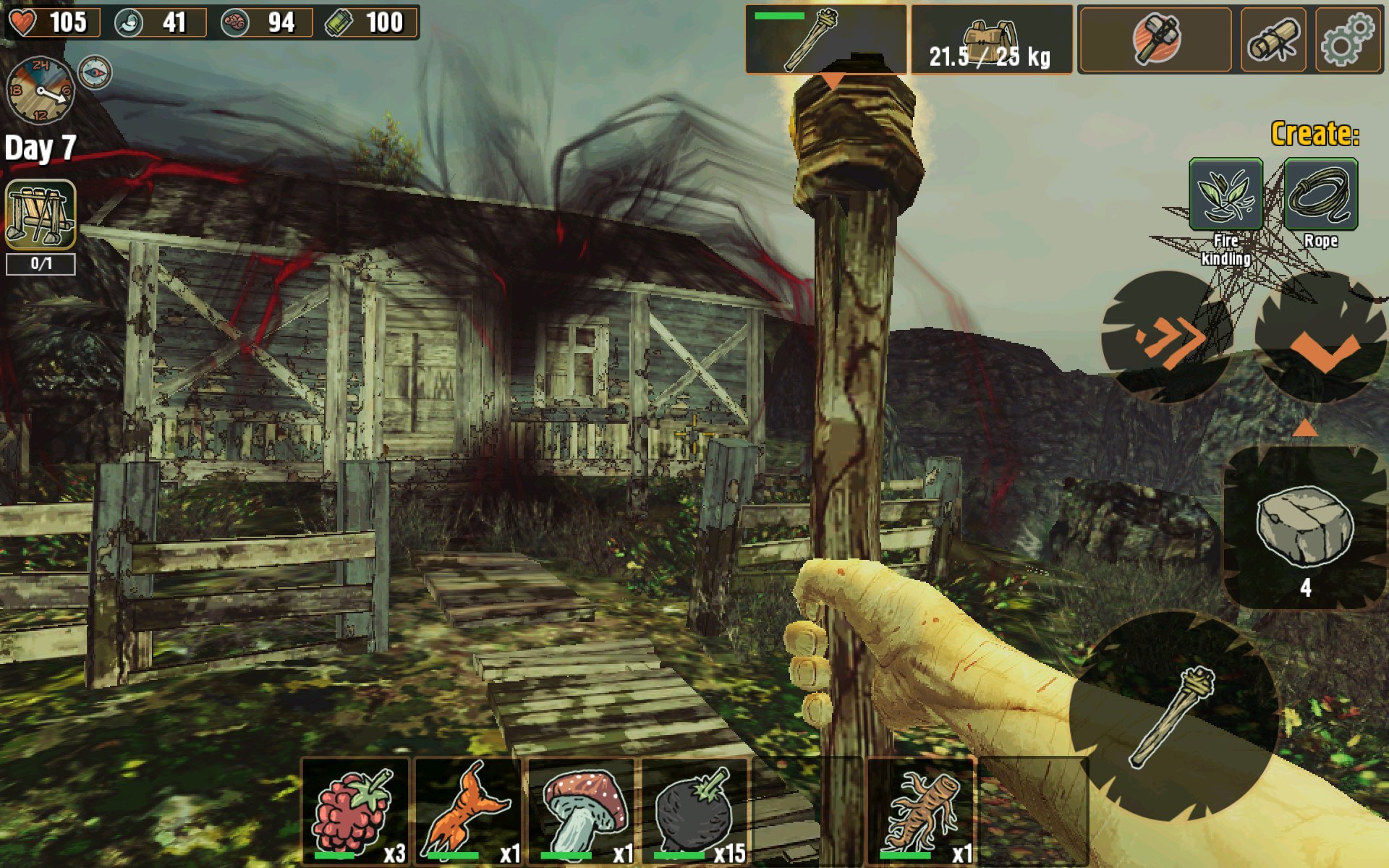Open the crafting hammer menu
1389x868 pixels.
[1155, 39]
